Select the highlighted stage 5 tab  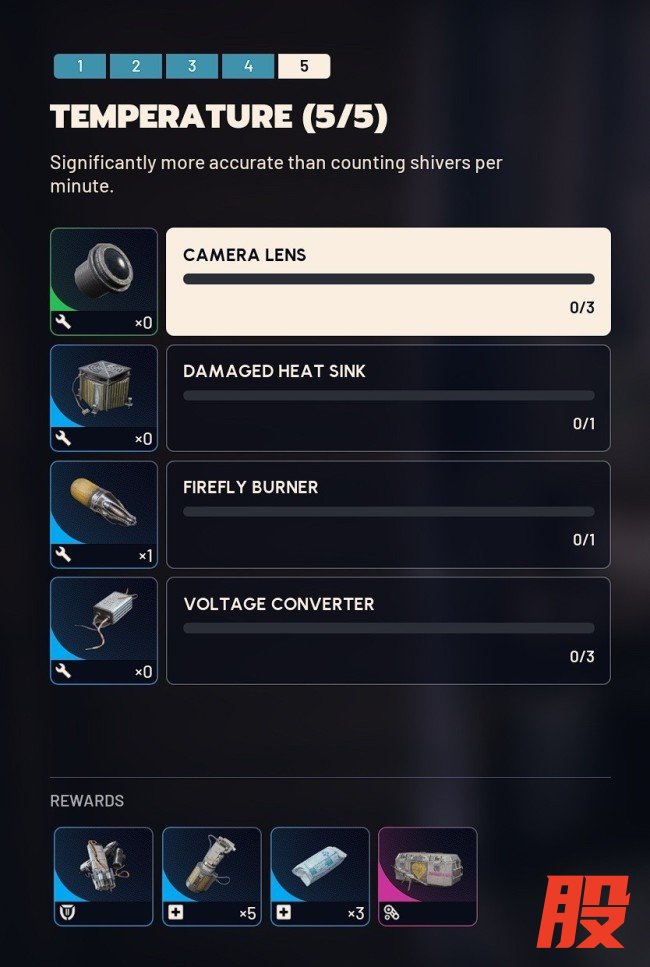[x=304, y=67]
